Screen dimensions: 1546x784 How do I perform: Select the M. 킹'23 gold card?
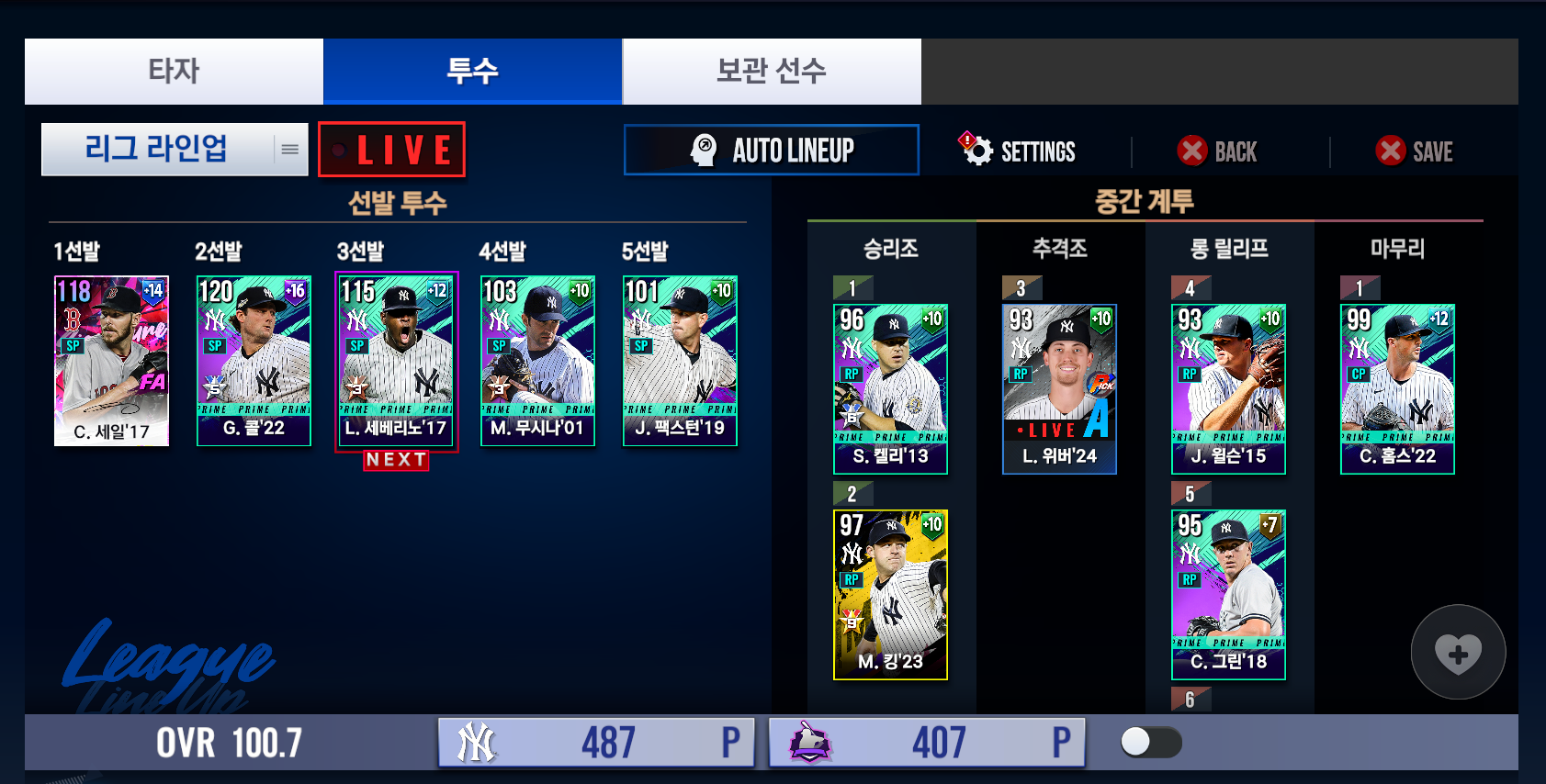pyautogui.click(x=890, y=595)
